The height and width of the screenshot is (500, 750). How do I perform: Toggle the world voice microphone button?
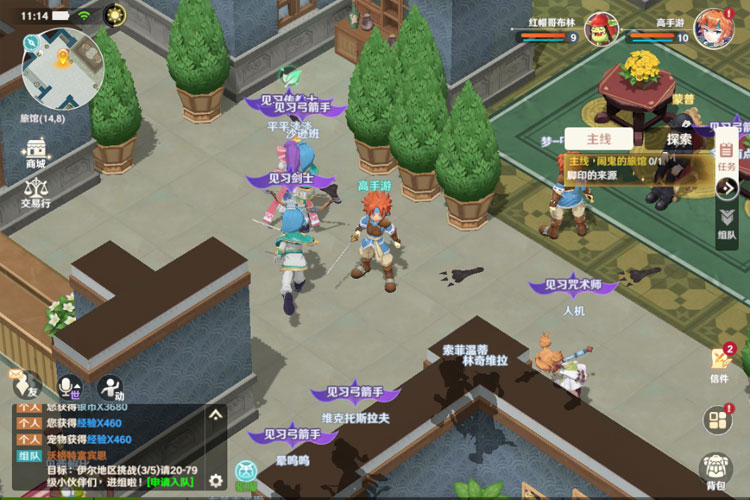(69, 385)
